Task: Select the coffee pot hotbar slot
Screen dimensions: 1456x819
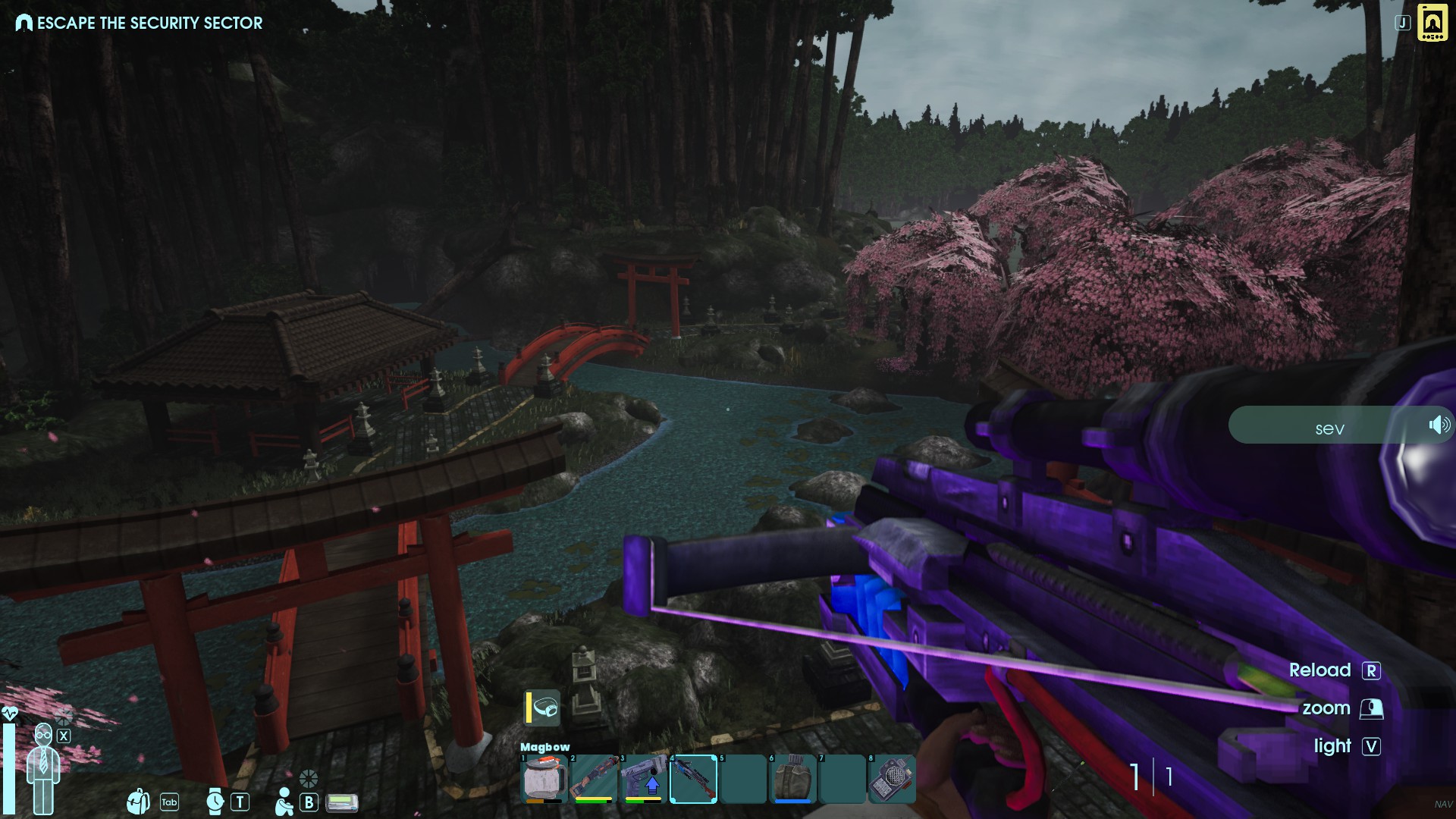Action: coord(544,778)
